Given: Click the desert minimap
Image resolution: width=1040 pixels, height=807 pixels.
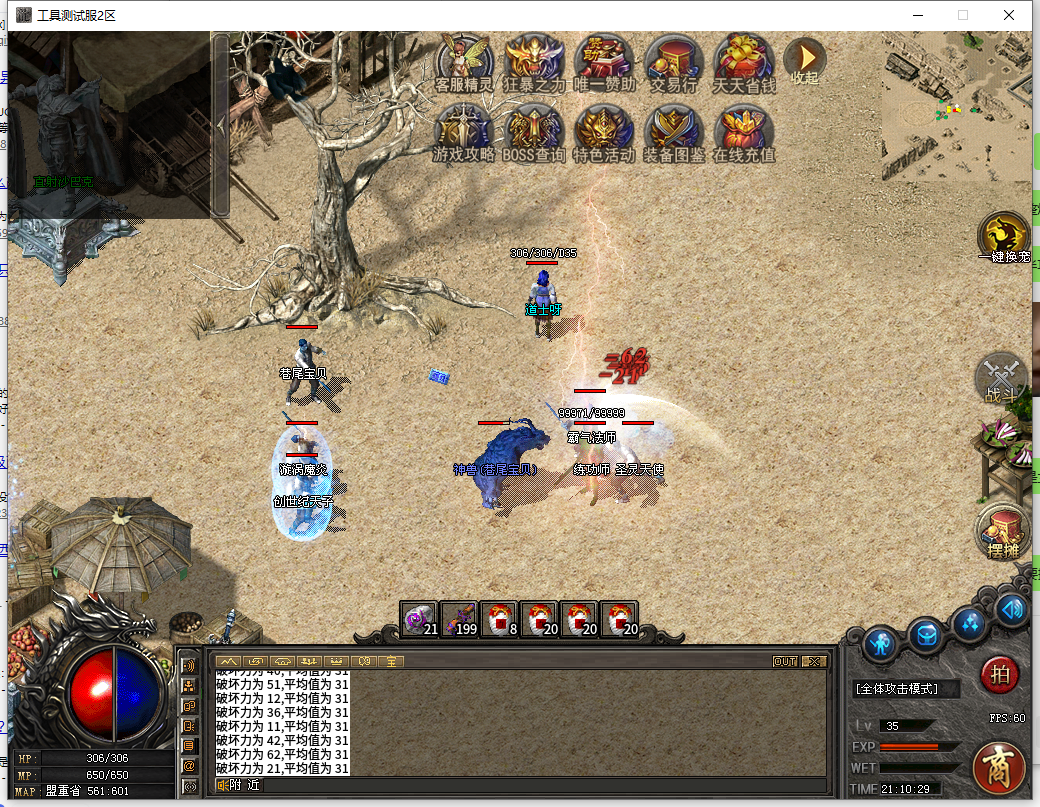Looking at the screenshot, I should click(955, 108).
